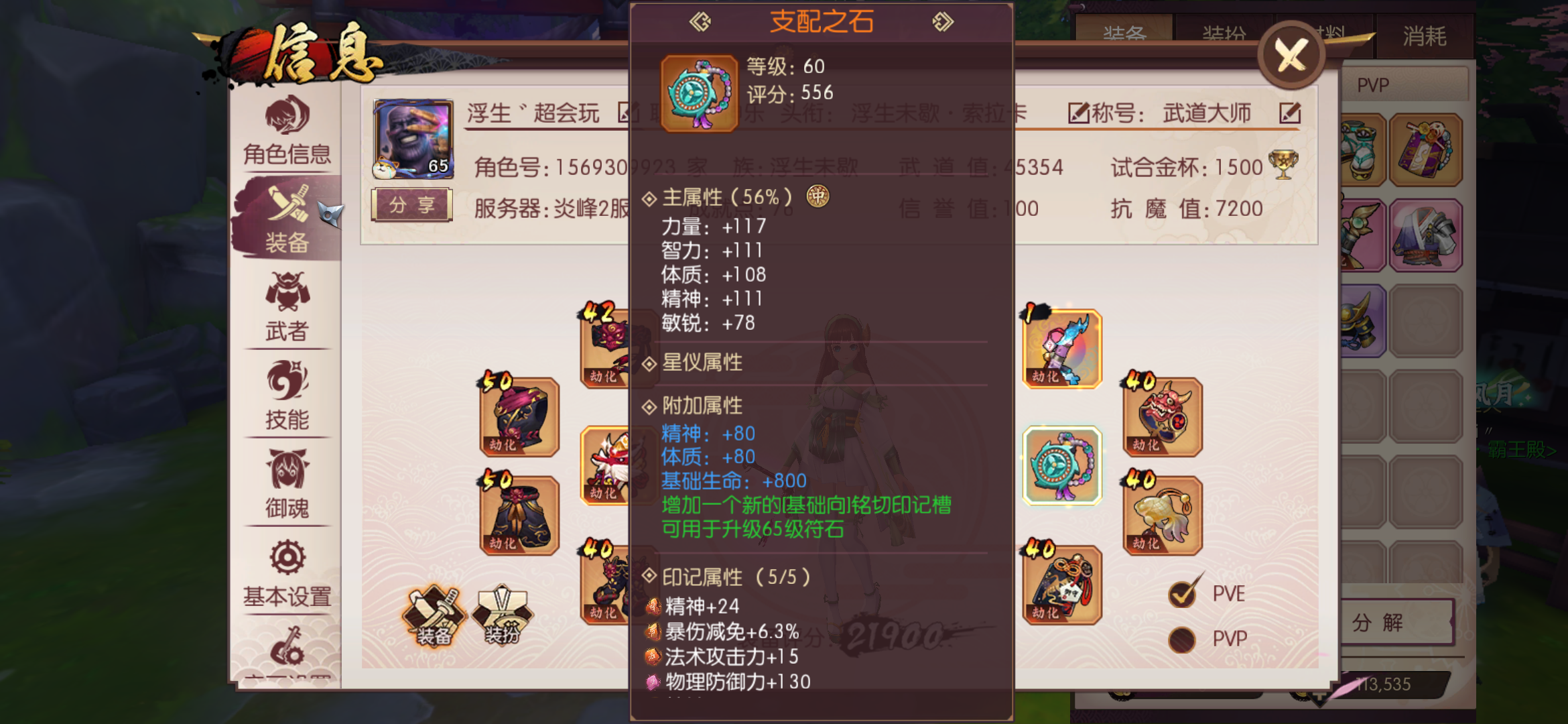
Task: Click the 支配之石 item icon in the detail panel
Action: (698, 94)
